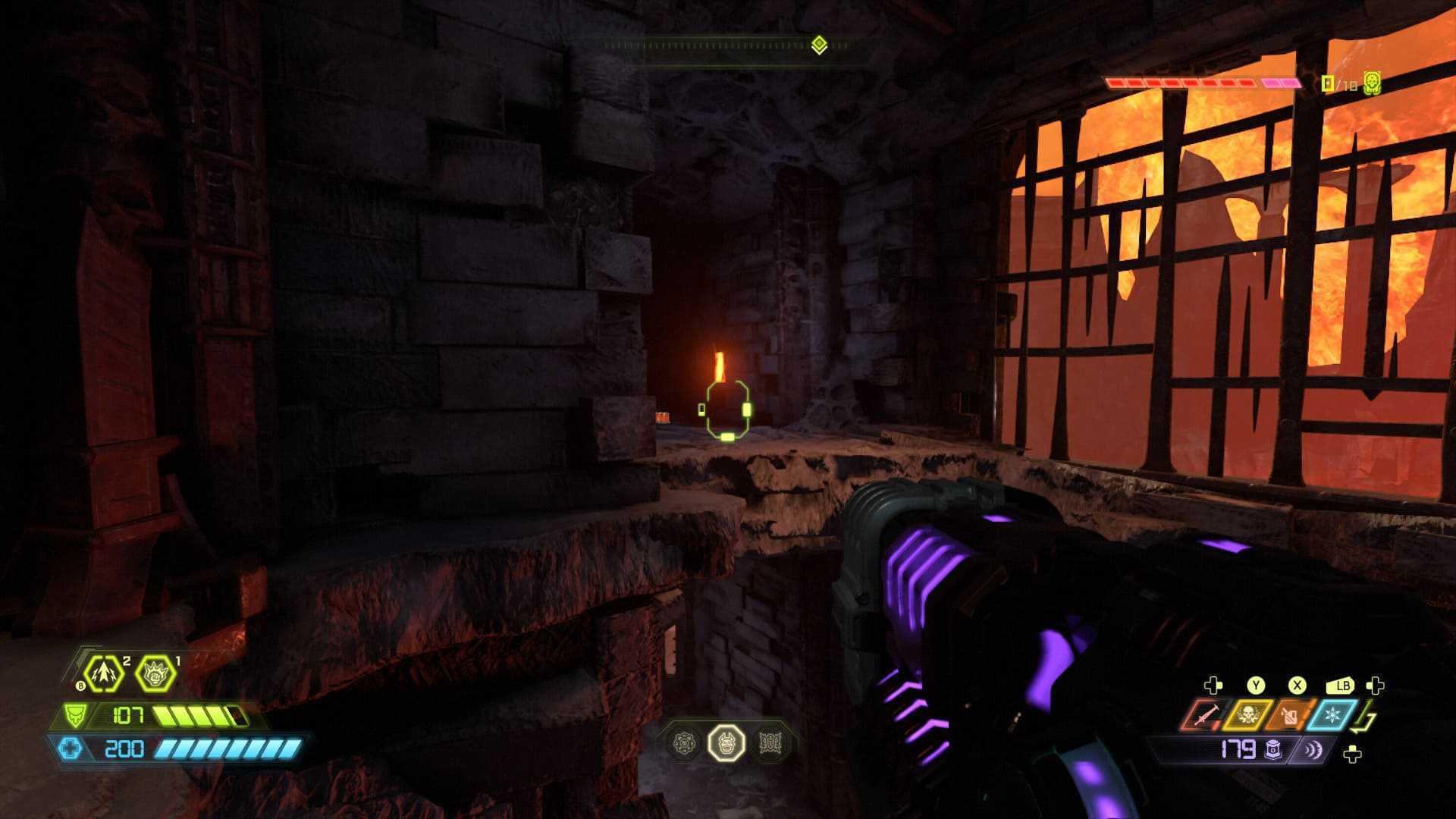Image resolution: width=1456 pixels, height=819 pixels.
Task: Select the blue Ice Bomb snowflake icon
Action: tap(1330, 715)
